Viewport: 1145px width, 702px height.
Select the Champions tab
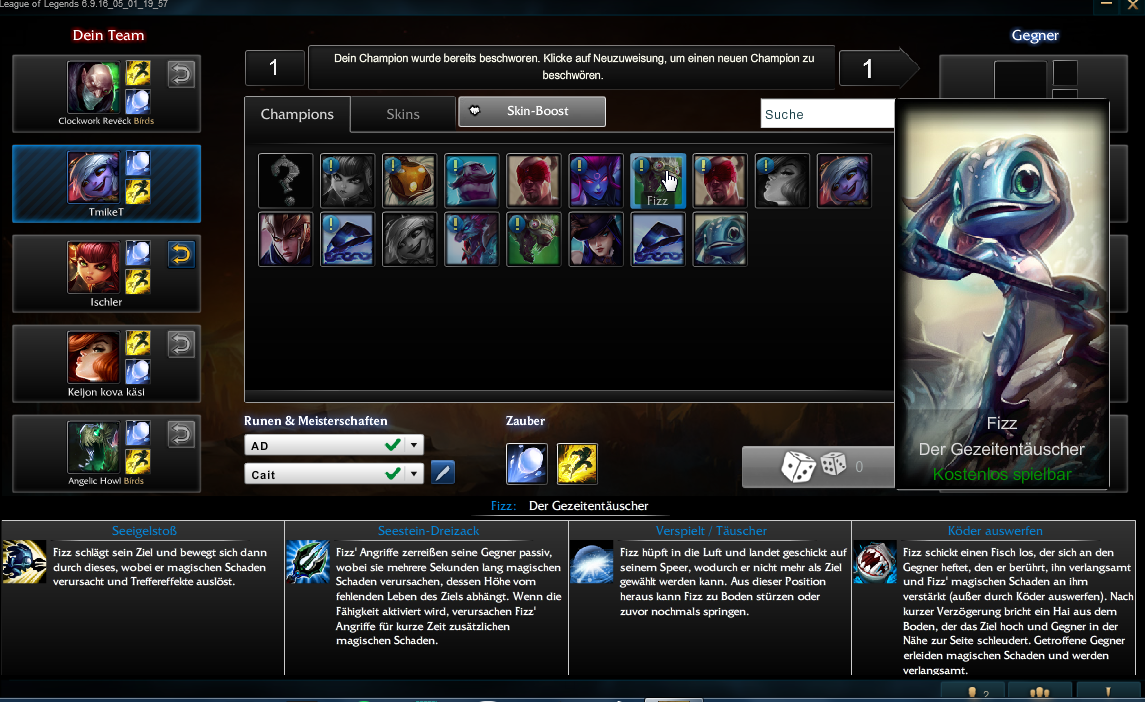[297, 114]
